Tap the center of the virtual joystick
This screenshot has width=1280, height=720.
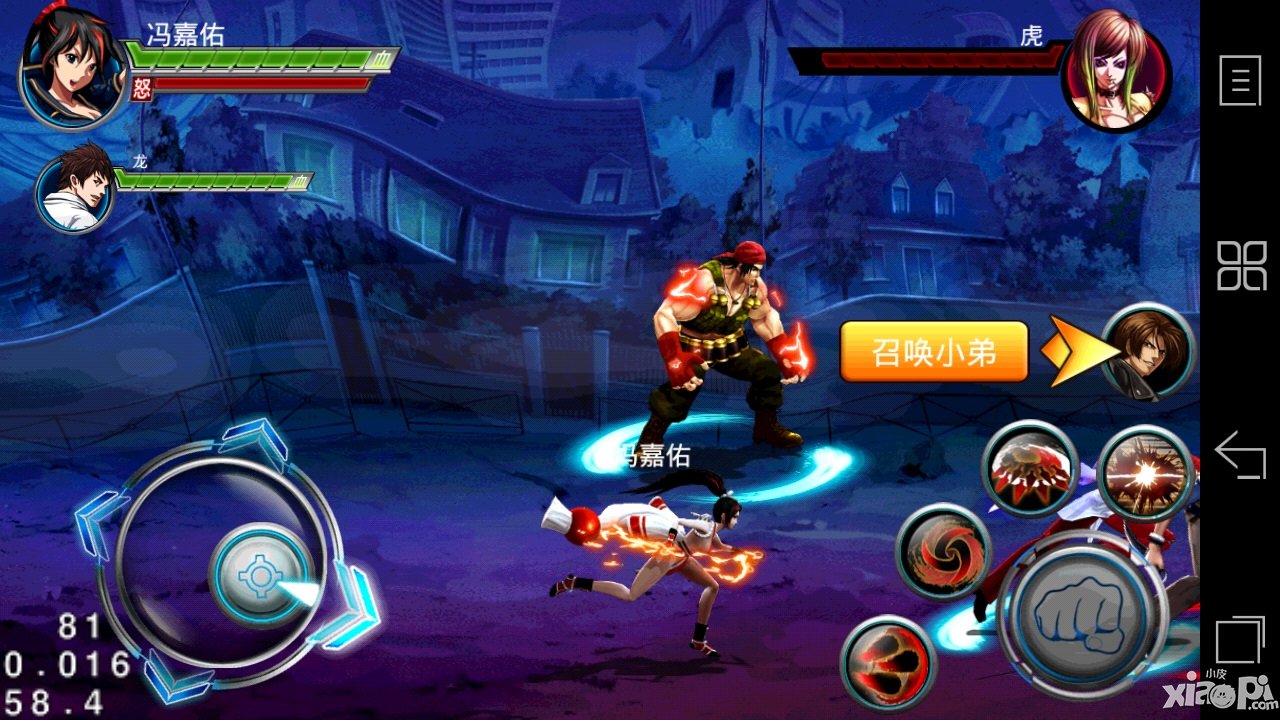click(x=258, y=572)
